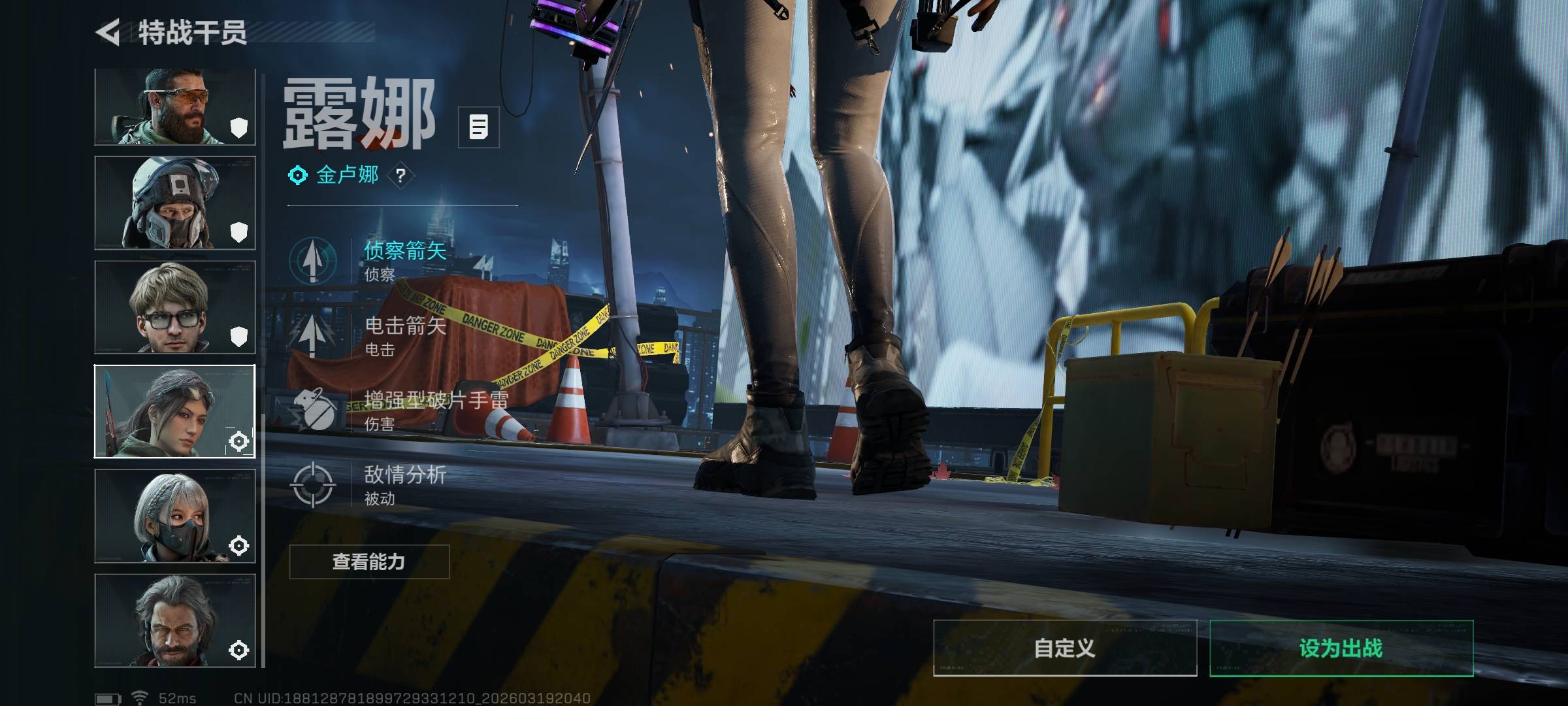Viewport: 1568px width, 706px height.
Task: Choose the silver-haired operator with face mask
Action: (x=174, y=516)
